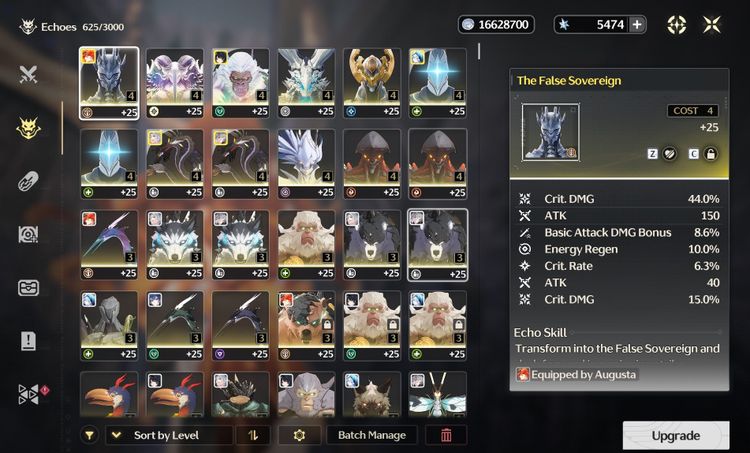Screen dimensions: 750x453
Task: Open the chest-shaped inventory tab
Action: [x=28, y=288]
